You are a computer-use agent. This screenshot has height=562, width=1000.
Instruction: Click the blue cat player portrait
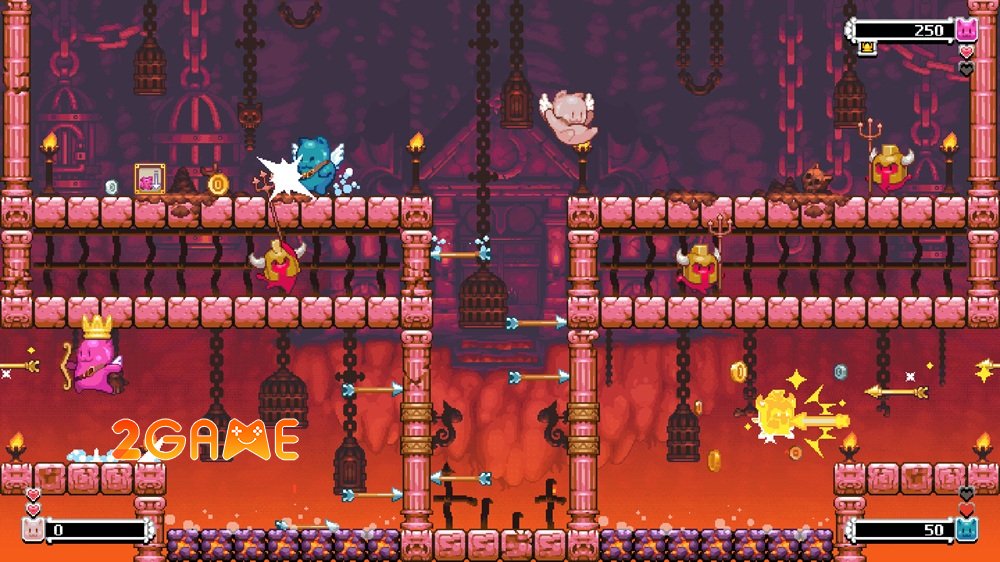point(965,530)
